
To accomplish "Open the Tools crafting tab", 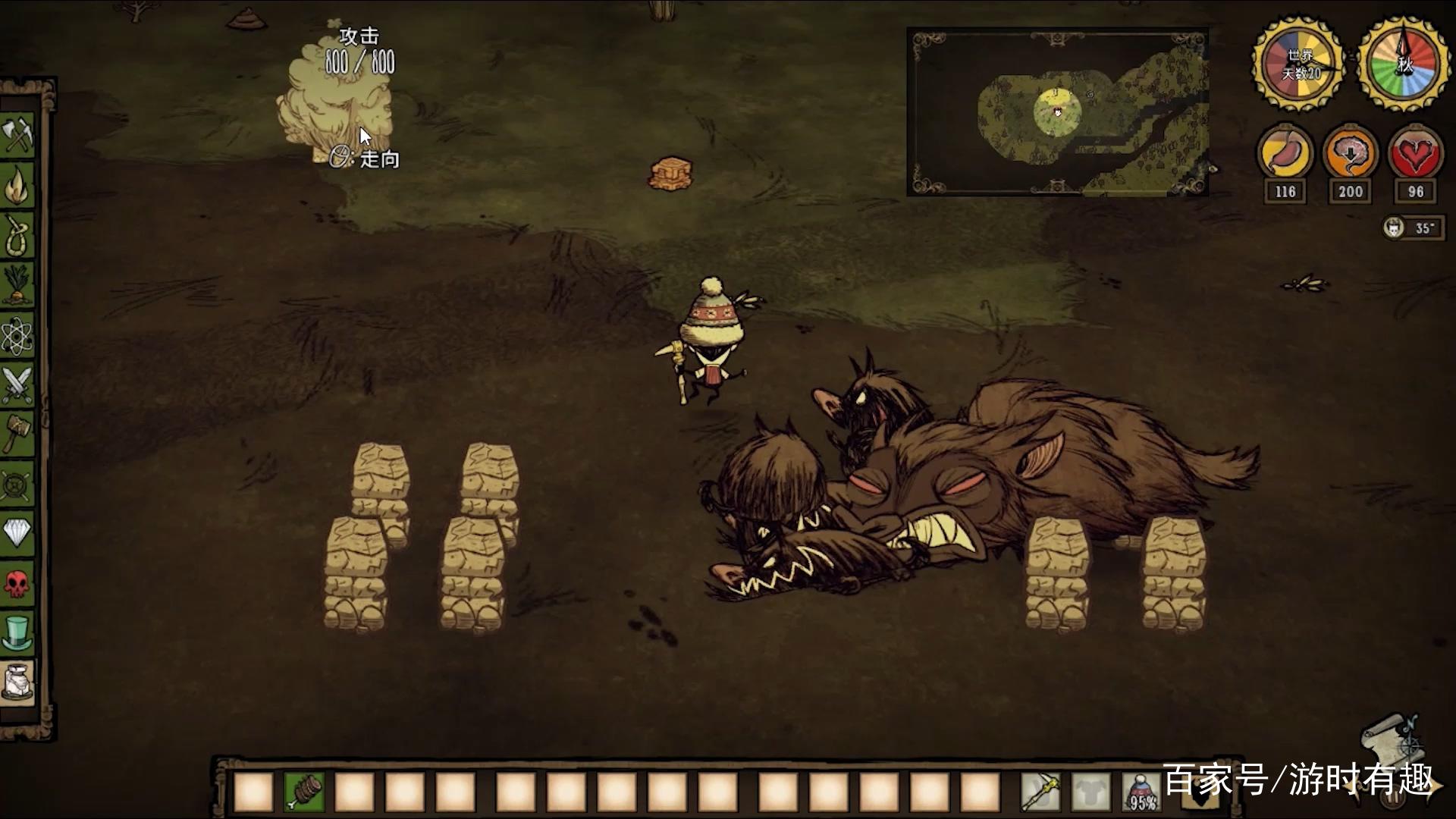I will pos(17,135).
